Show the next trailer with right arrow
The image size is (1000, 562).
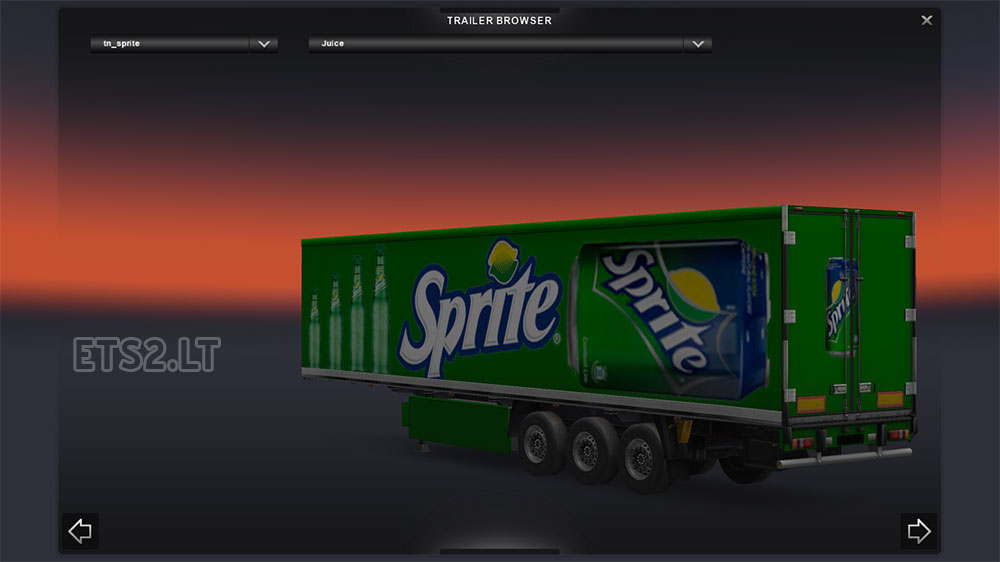click(918, 531)
